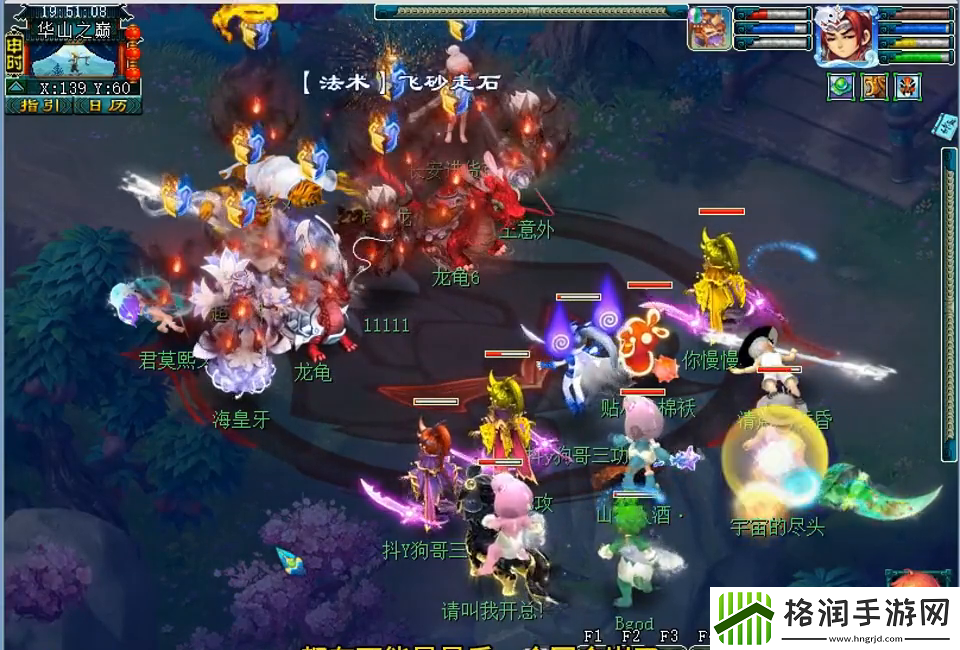Open the 日历 calendar button

click(x=106, y=105)
